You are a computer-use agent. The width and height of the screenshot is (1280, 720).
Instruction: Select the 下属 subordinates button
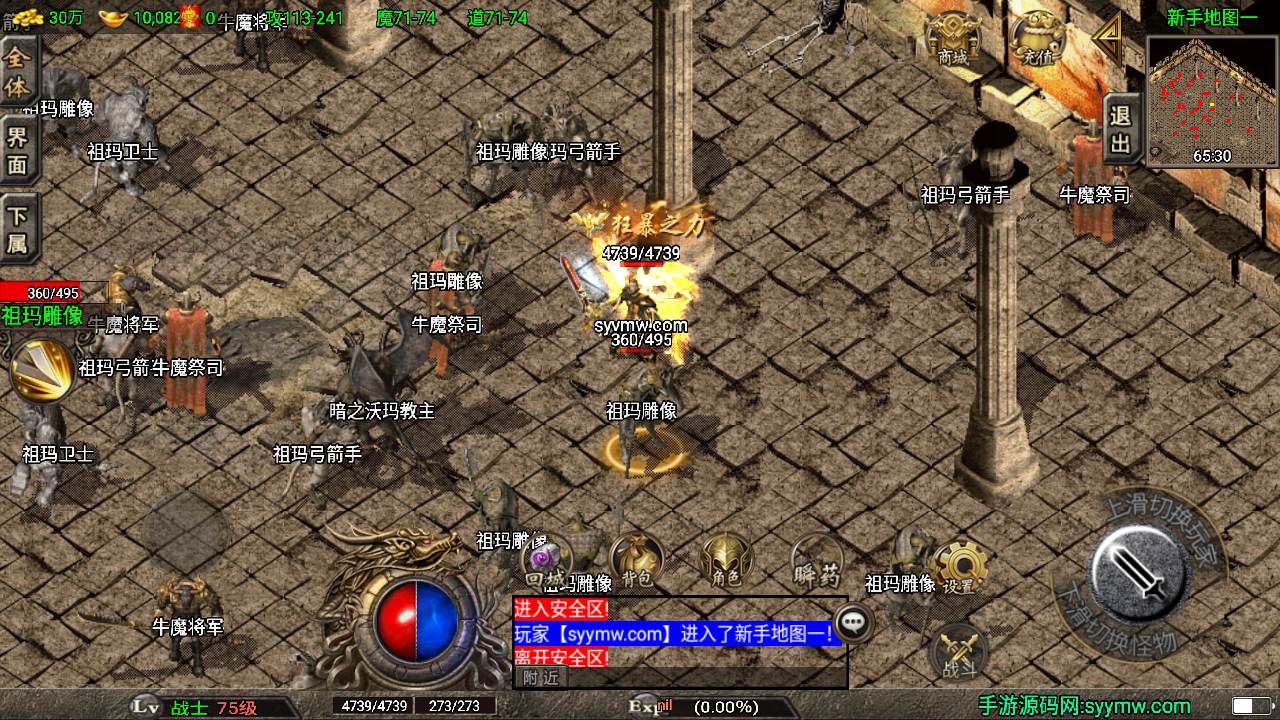click(18, 229)
